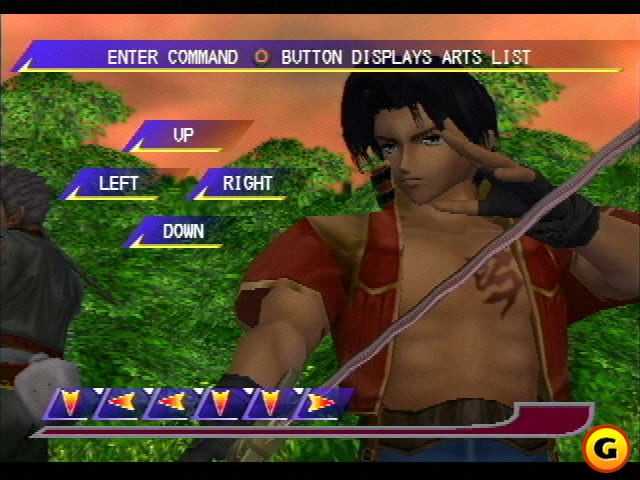Choose the LEFT command
The height and width of the screenshot is (480, 640).
[118, 183]
